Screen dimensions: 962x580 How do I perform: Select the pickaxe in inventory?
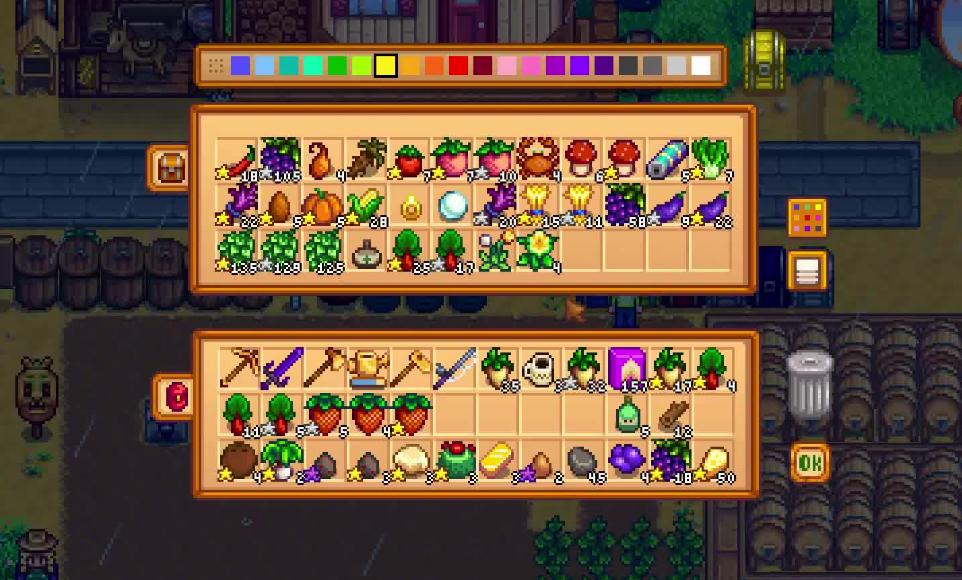(238, 368)
